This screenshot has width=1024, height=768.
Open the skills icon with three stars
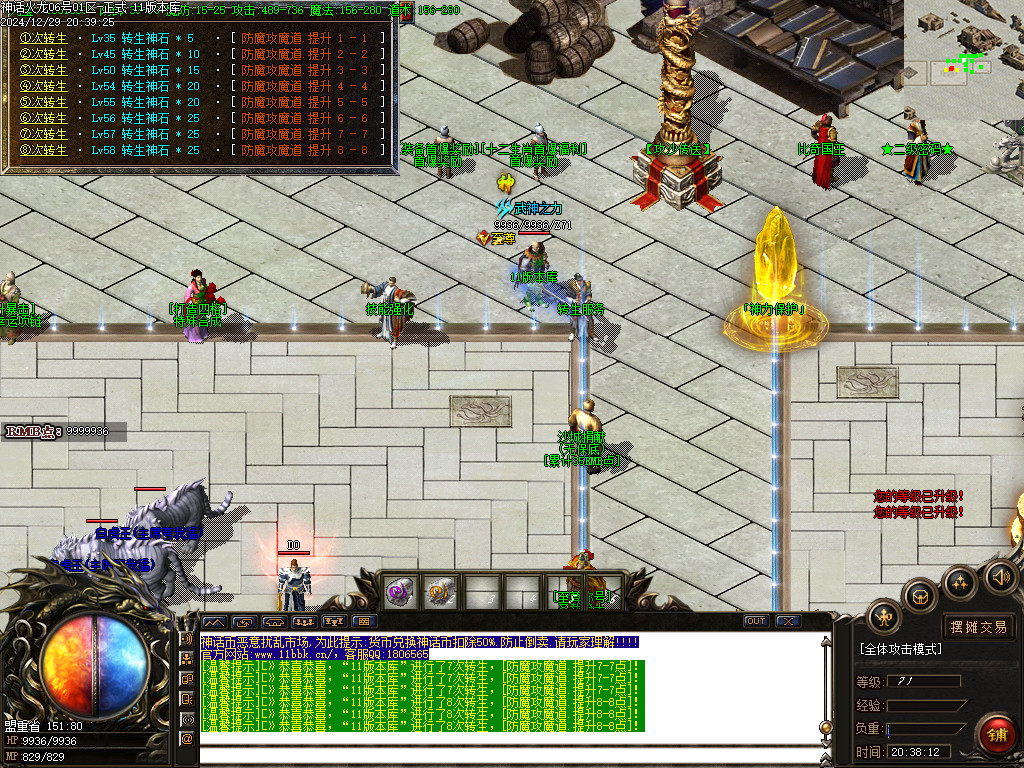pos(959,583)
